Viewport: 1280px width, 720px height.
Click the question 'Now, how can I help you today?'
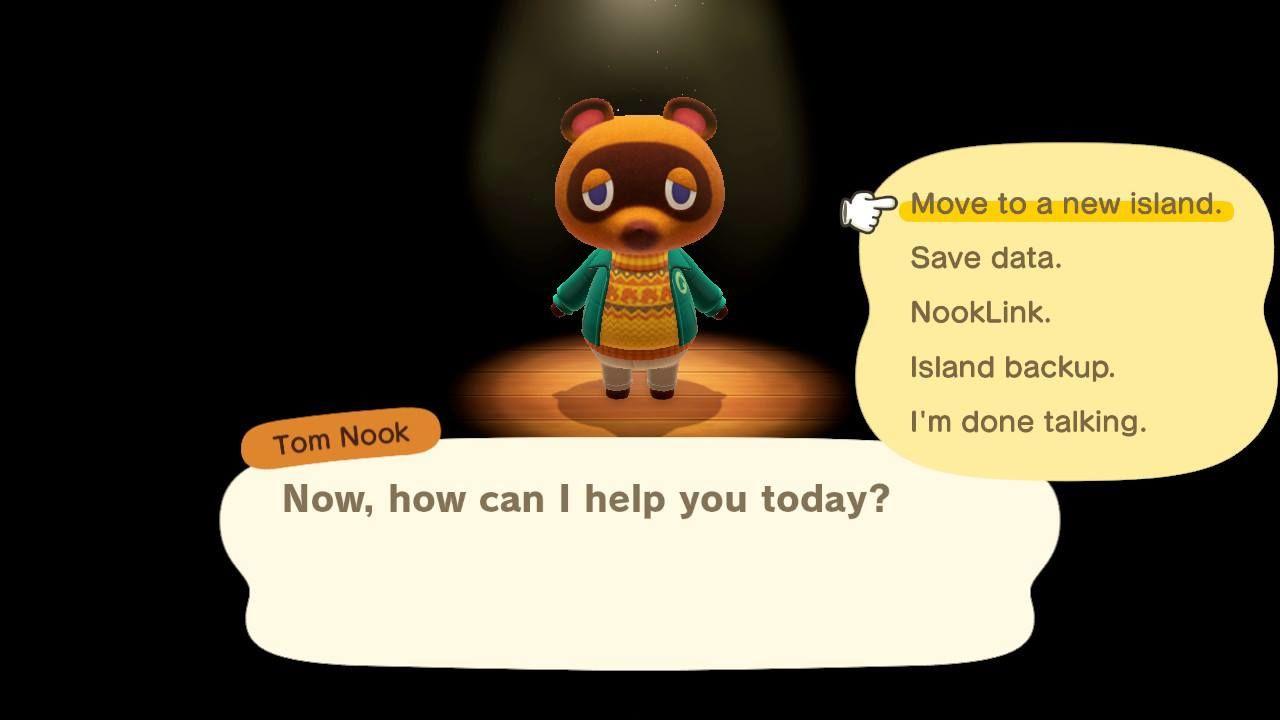pos(588,497)
